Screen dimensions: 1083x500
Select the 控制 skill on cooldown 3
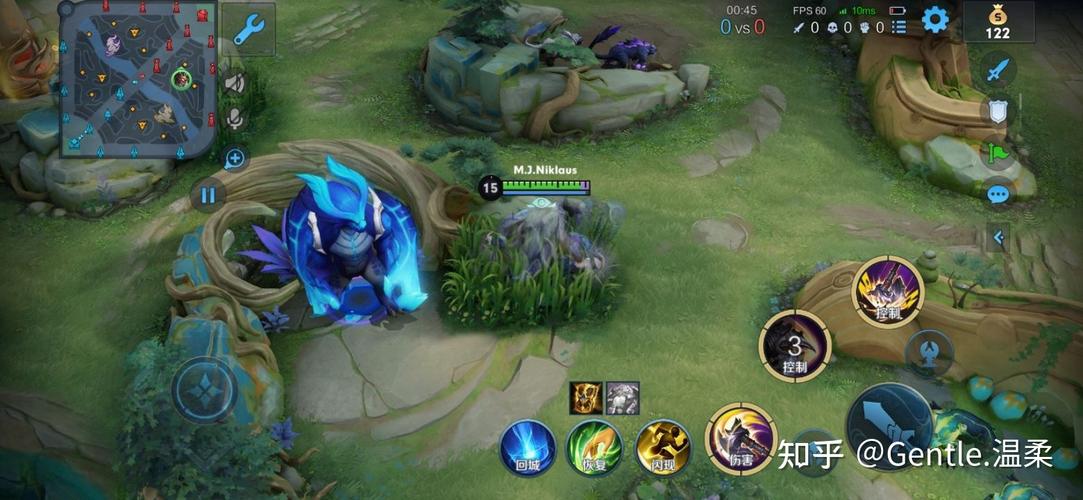coord(795,346)
